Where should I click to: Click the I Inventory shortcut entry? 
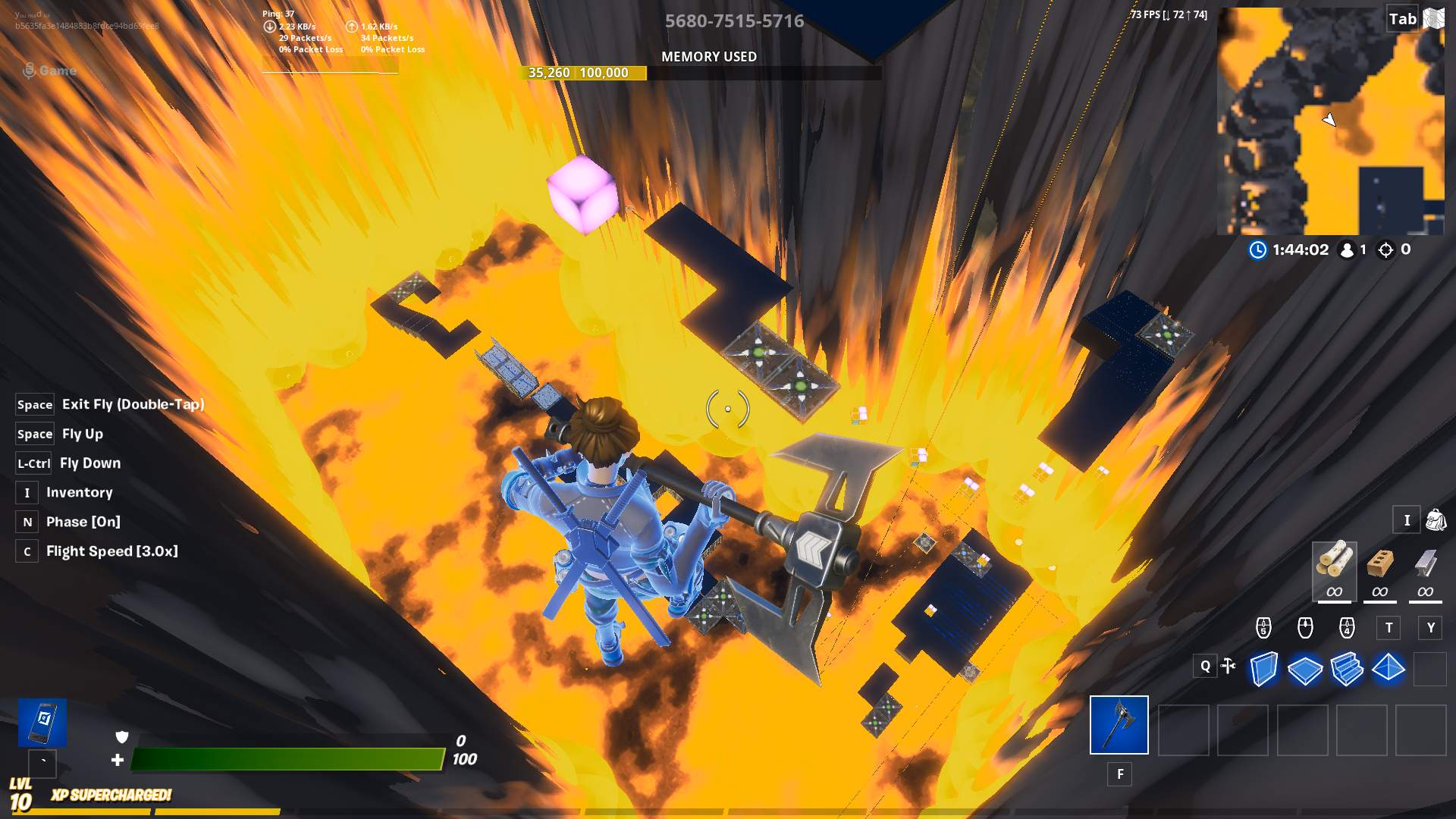point(80,492)
